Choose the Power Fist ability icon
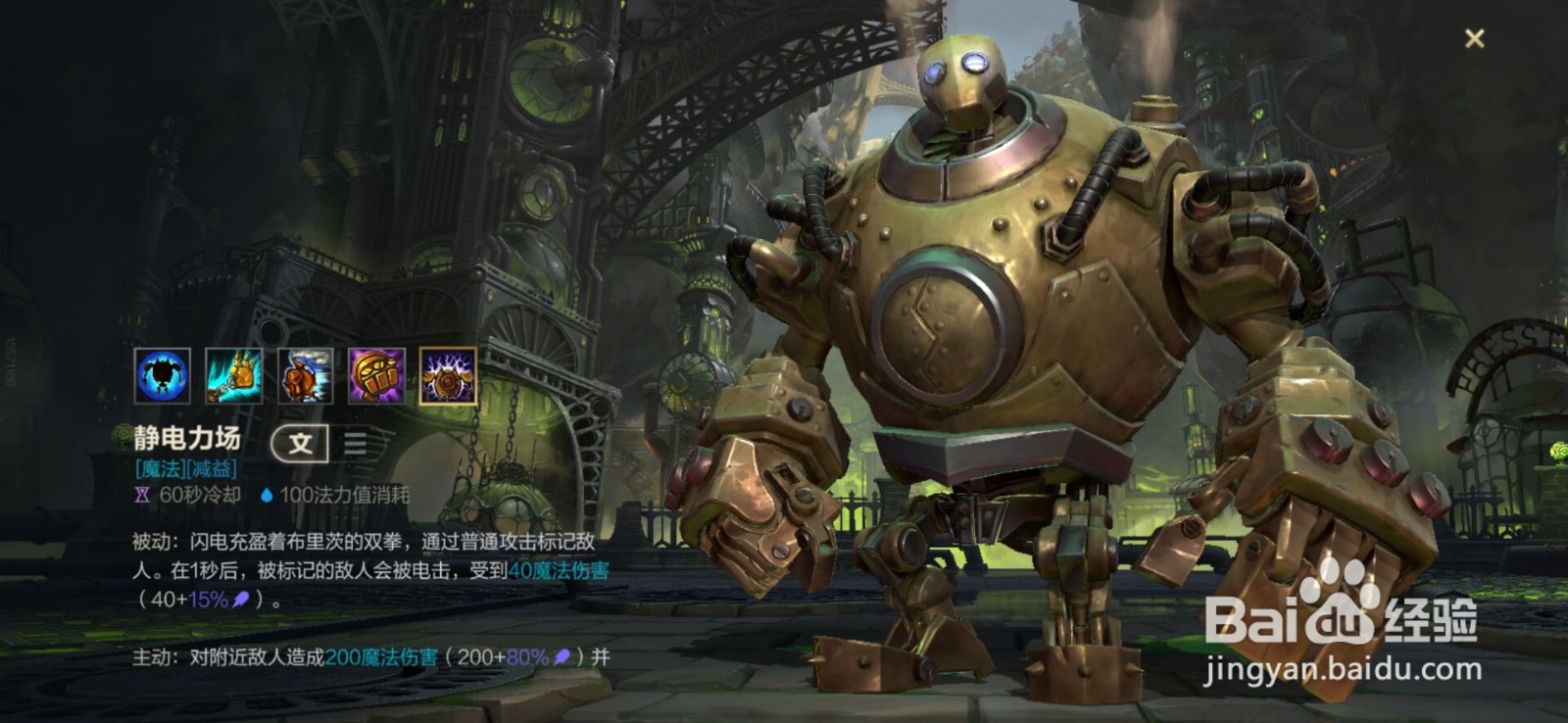 click(x=376, y=376)
